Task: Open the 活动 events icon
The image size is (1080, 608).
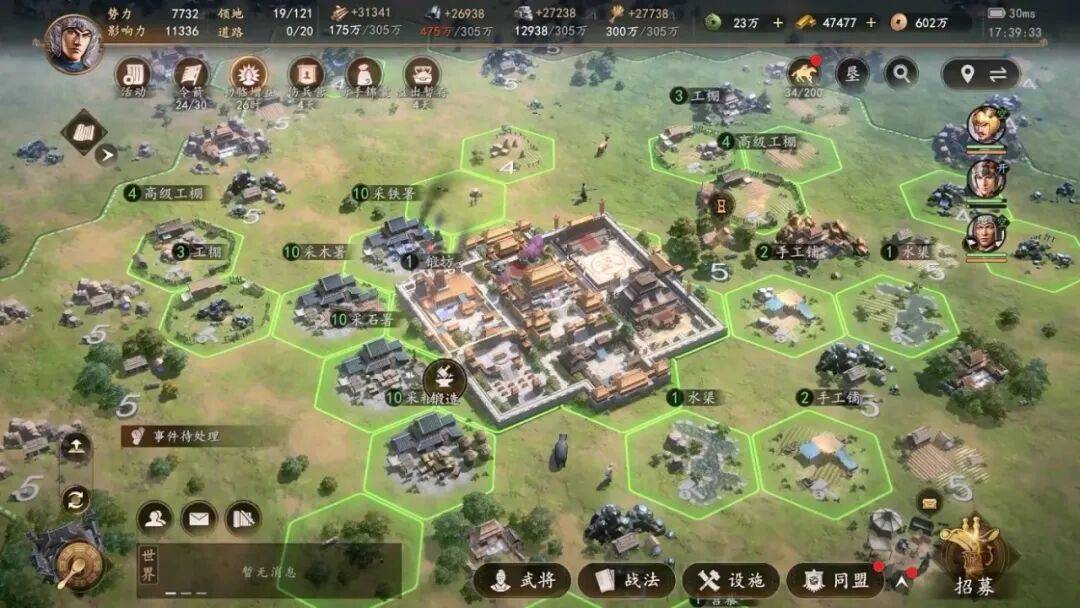Action: click(133, 74)
